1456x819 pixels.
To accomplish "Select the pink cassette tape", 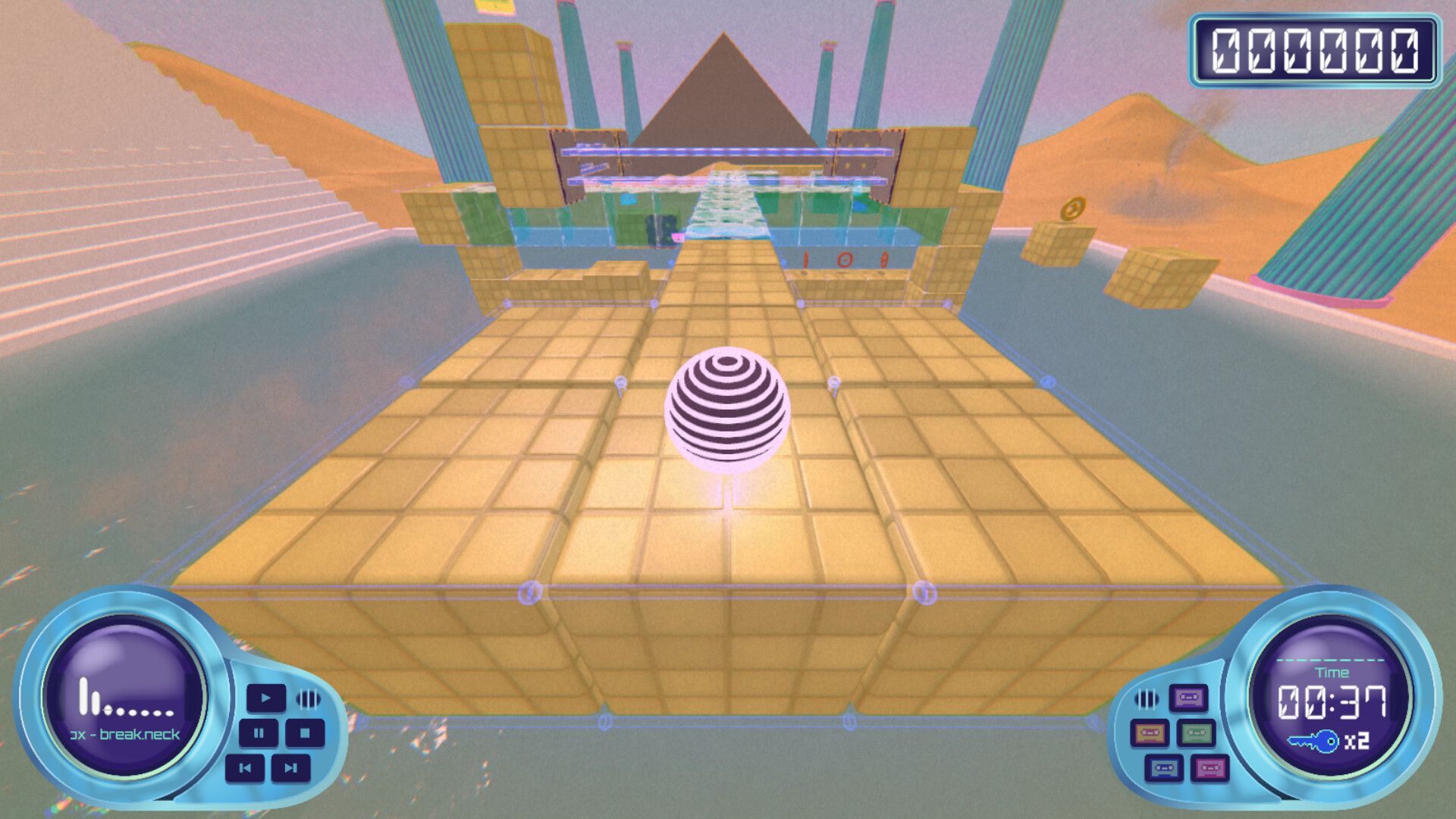I will [1210, 769].
